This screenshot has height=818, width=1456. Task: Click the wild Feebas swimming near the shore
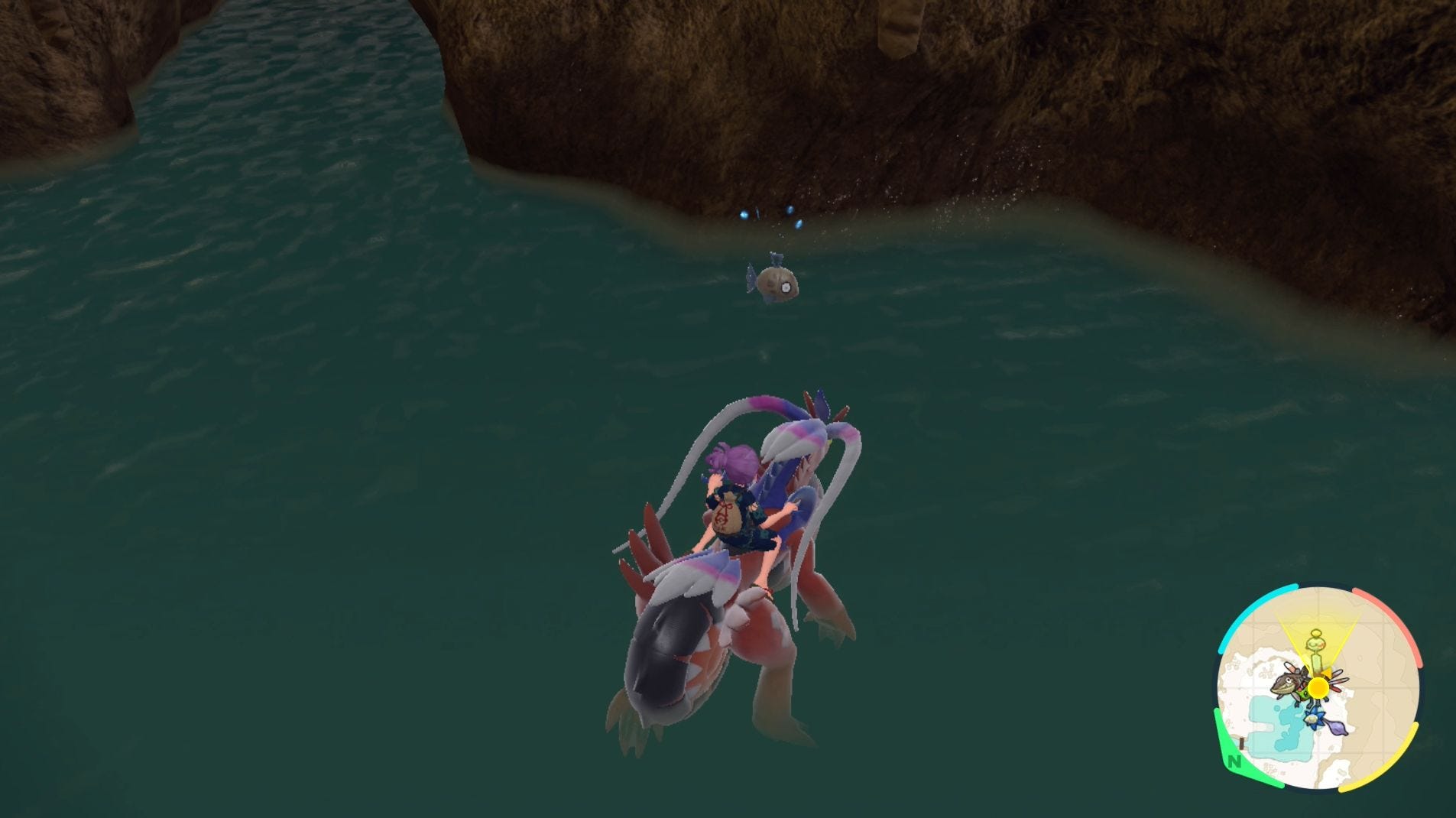777,284
